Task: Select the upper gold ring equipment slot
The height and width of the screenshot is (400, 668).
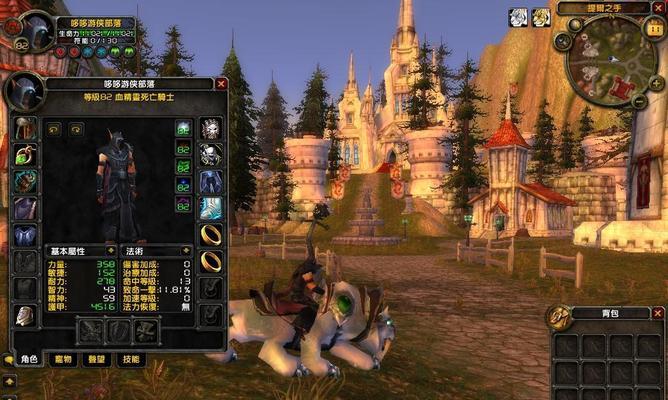Action: coord(211,234)
